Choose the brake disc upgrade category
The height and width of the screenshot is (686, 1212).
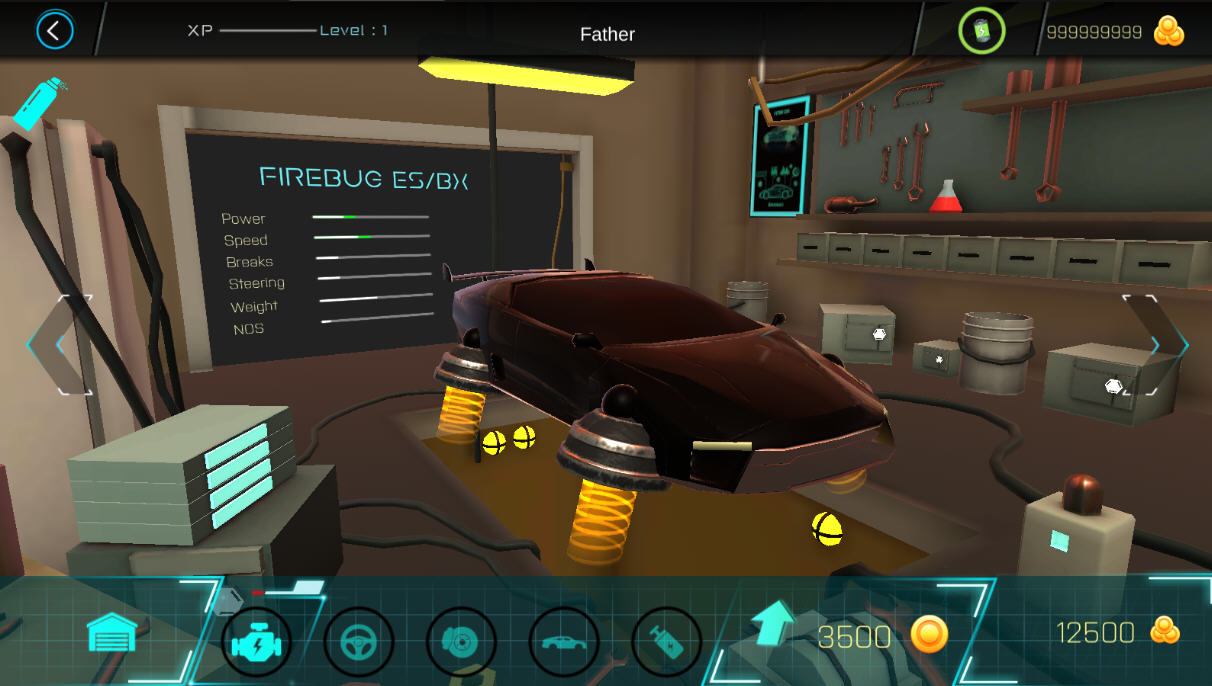point(461,641)
